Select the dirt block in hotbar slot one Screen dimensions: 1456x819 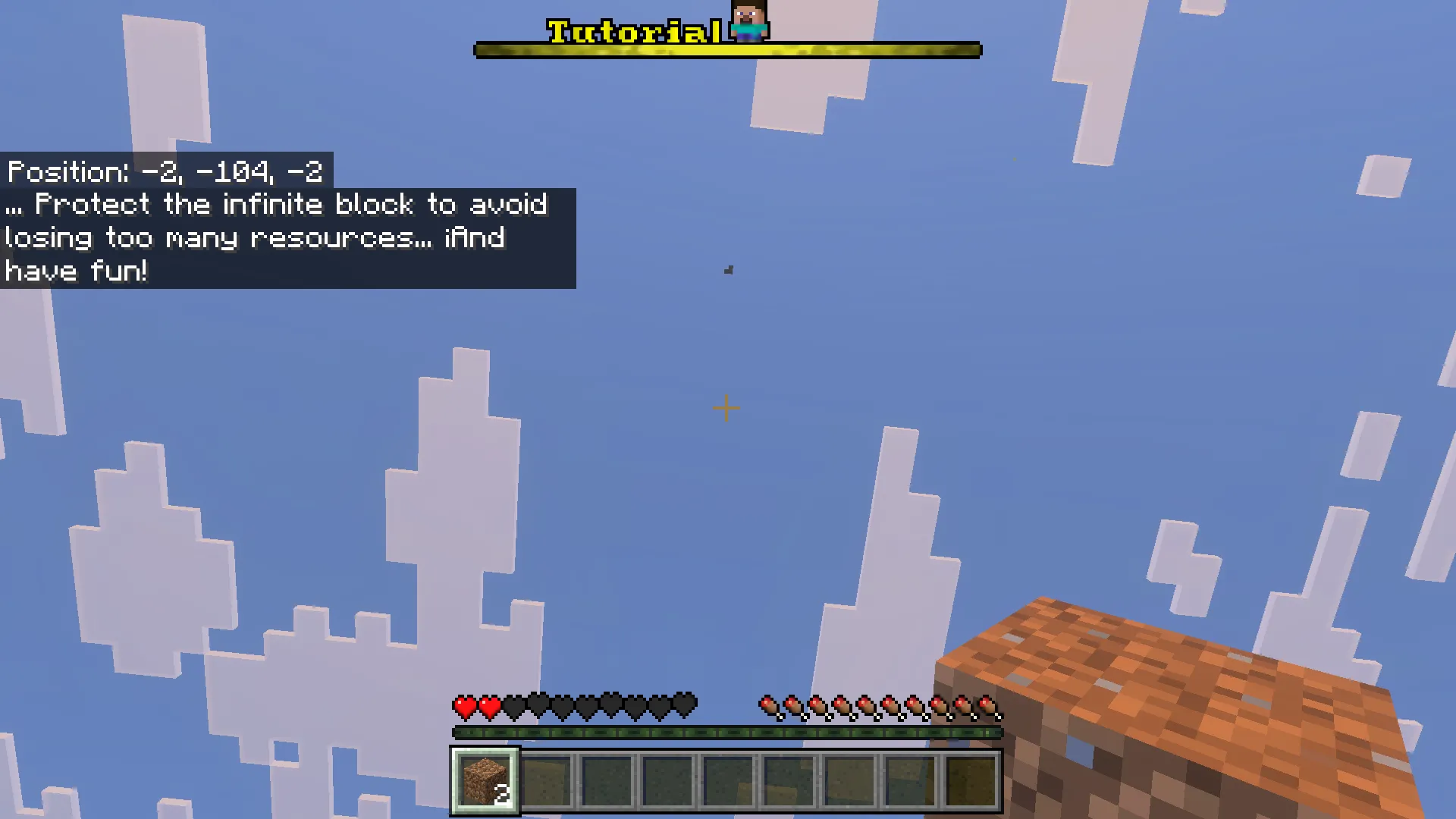click(x=485, y=780)
